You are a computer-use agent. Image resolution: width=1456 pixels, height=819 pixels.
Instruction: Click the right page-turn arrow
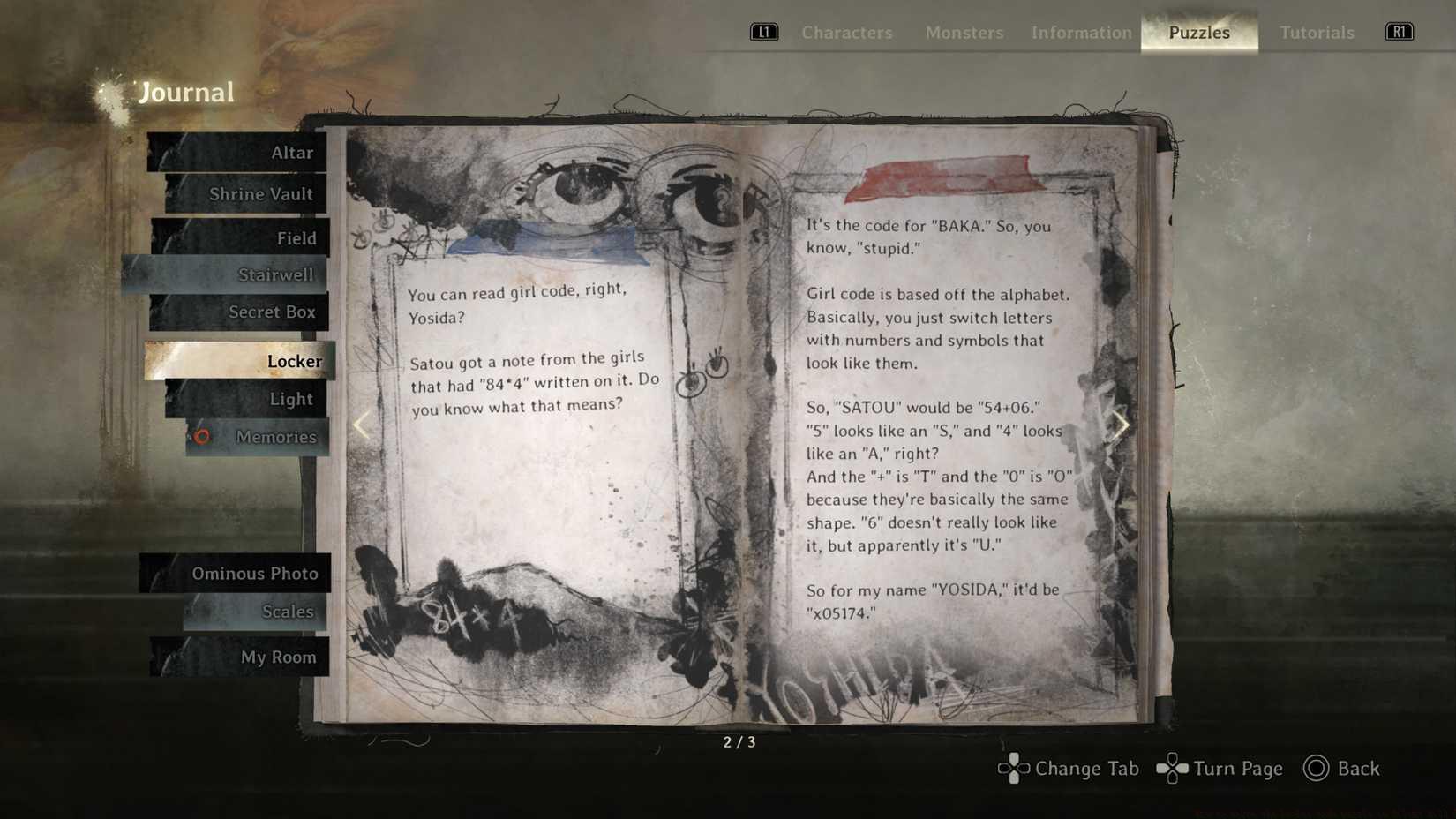(1122, 425)
